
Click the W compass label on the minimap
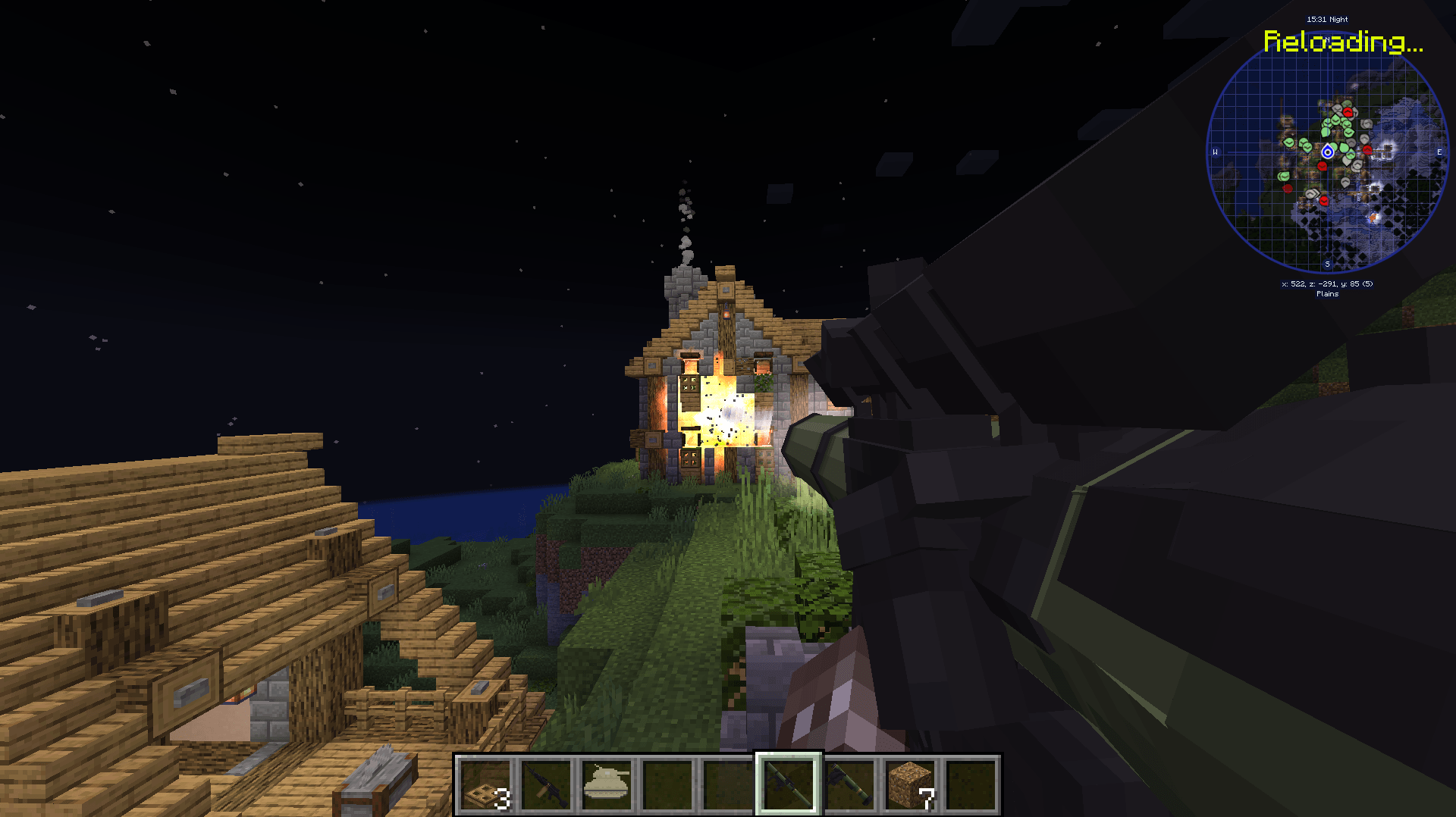click(1216, 152)
